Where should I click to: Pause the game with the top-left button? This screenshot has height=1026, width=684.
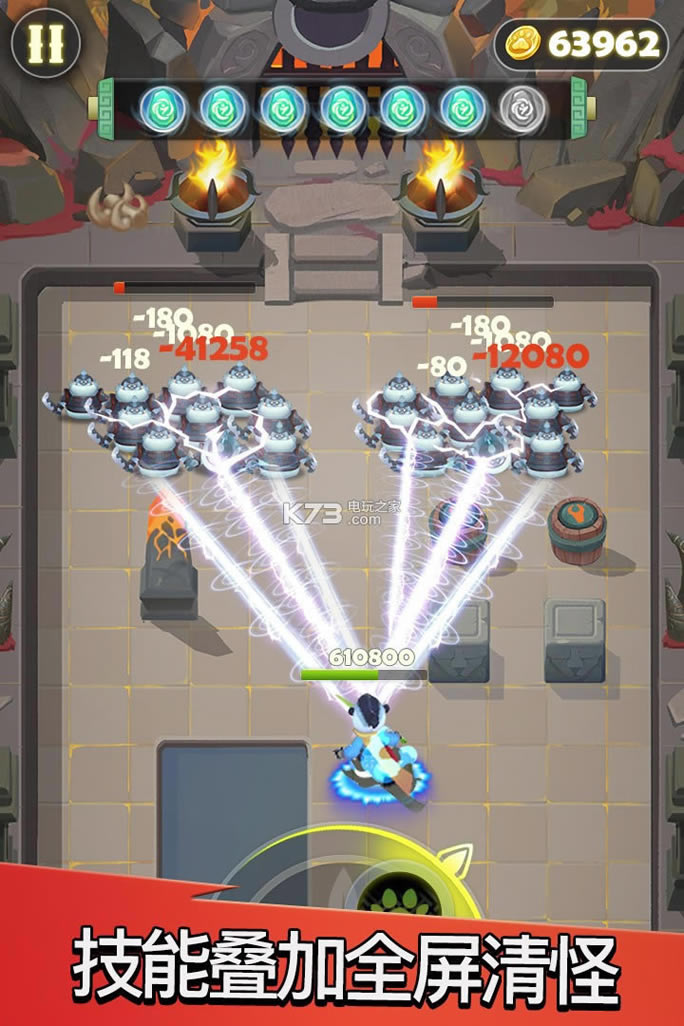pos(46,43)
